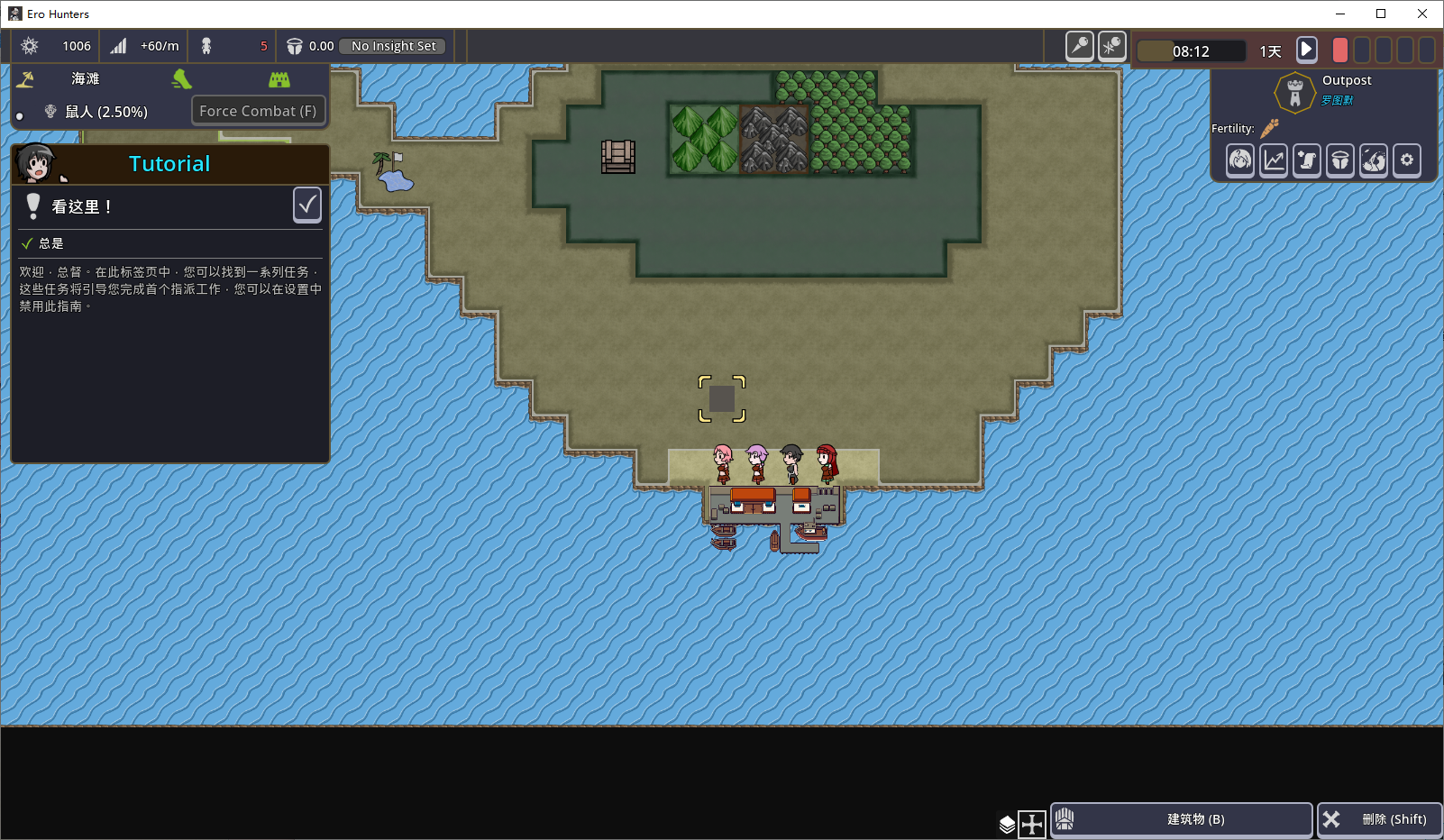Open the helmet mask icon in the Outpost panel
The image size is (1444, 840).
pos(1340,160)
